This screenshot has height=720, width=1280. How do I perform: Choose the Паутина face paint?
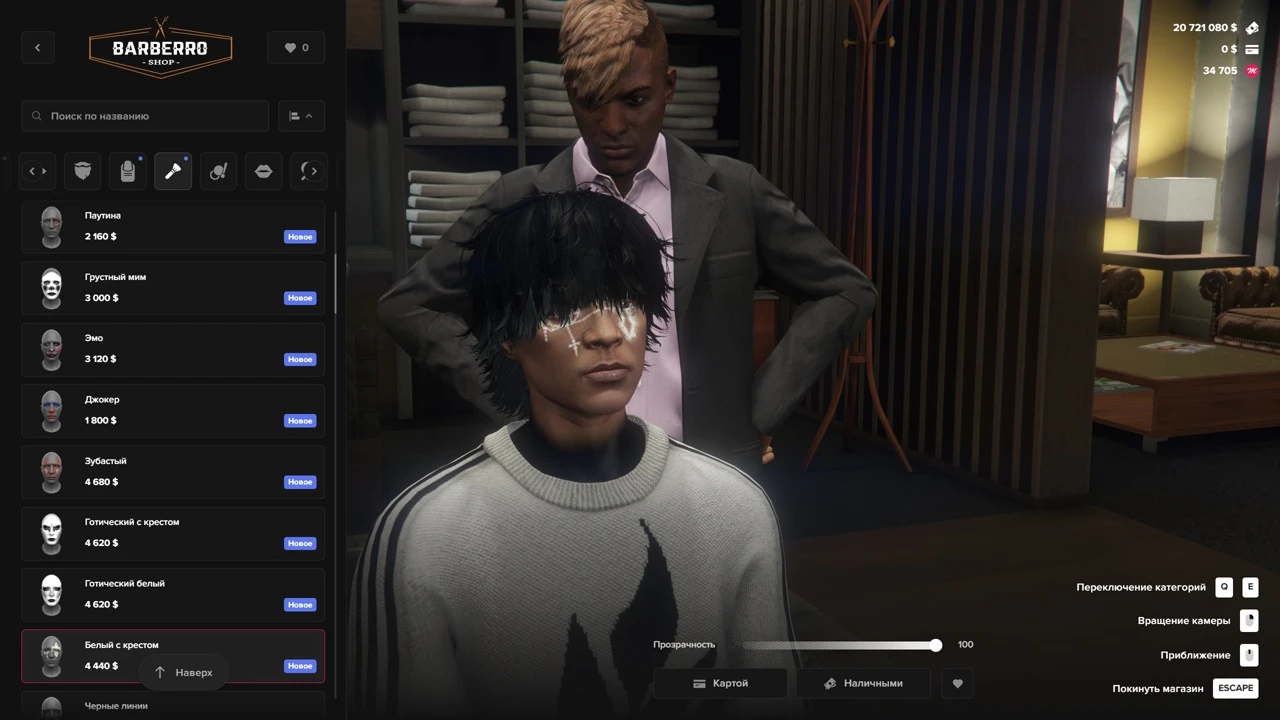pos(173,227)
